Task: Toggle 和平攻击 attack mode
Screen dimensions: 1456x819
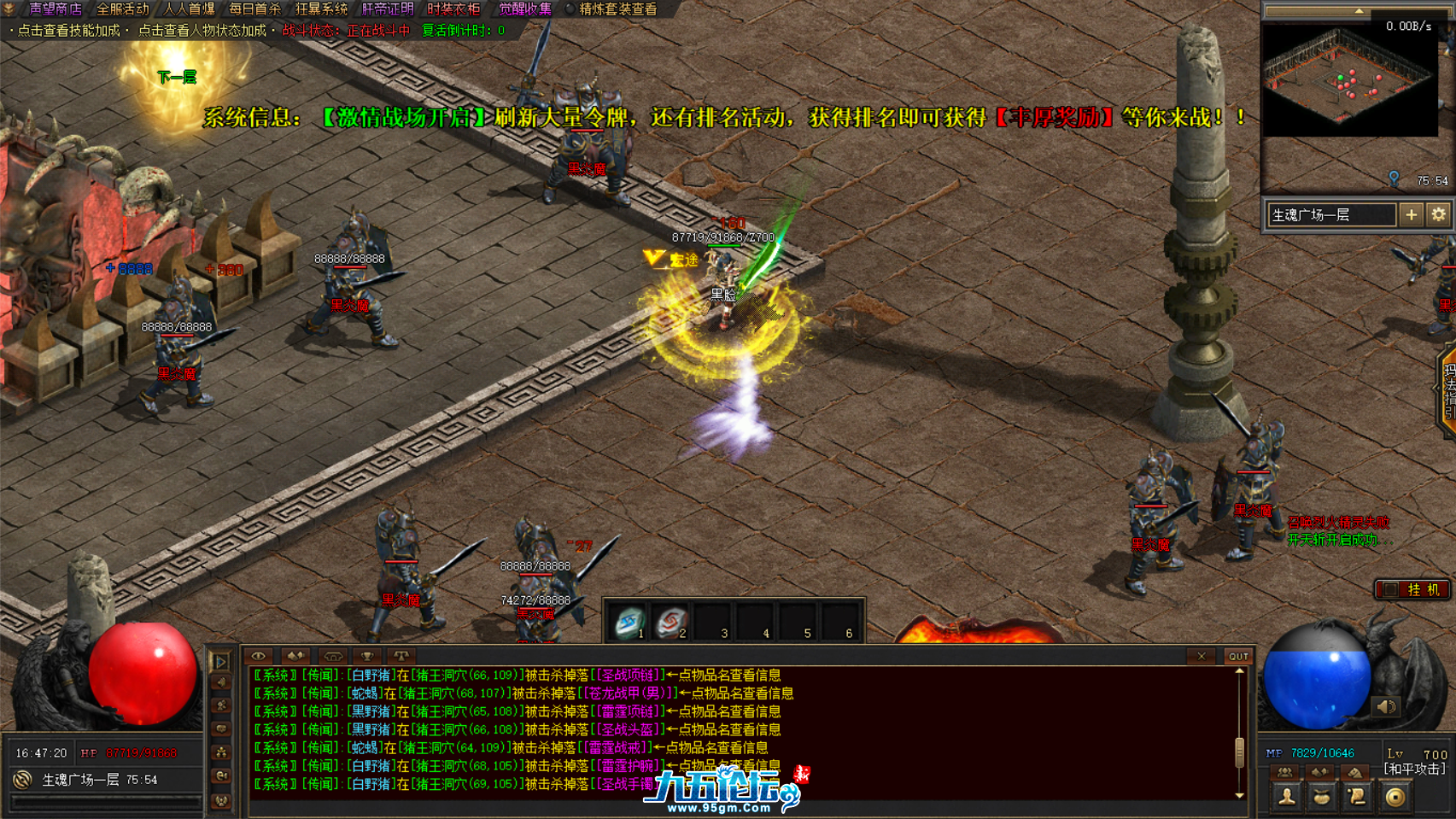Action: click(x=1417, y=769)
